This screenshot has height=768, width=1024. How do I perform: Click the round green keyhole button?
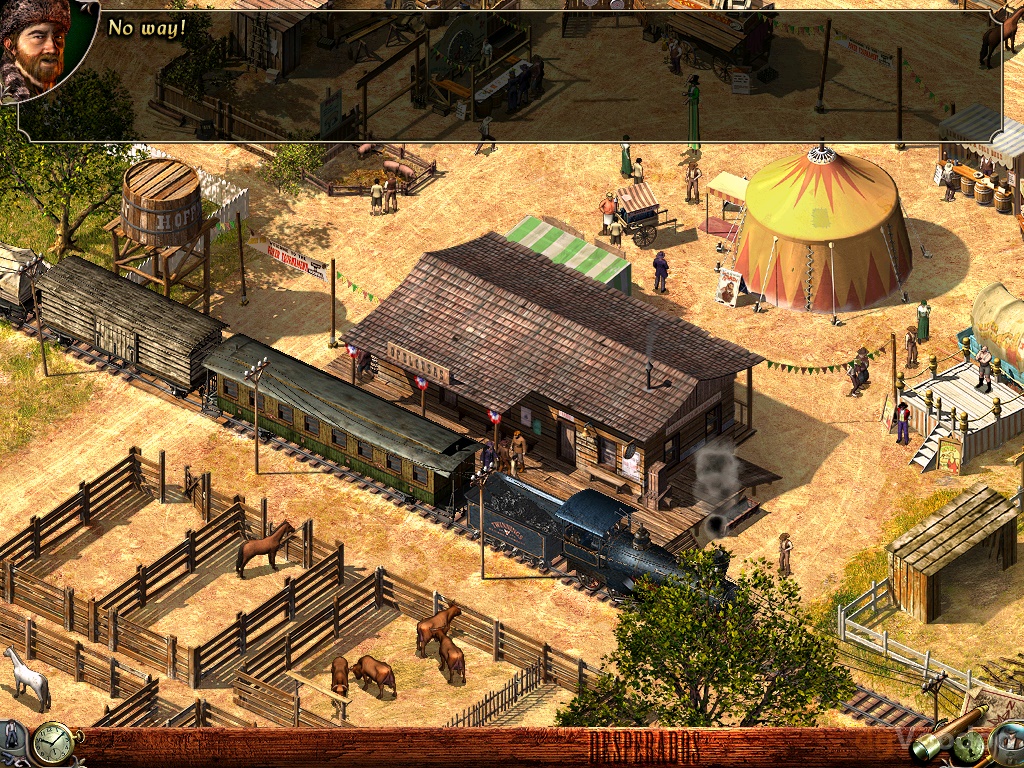(967, 746)
